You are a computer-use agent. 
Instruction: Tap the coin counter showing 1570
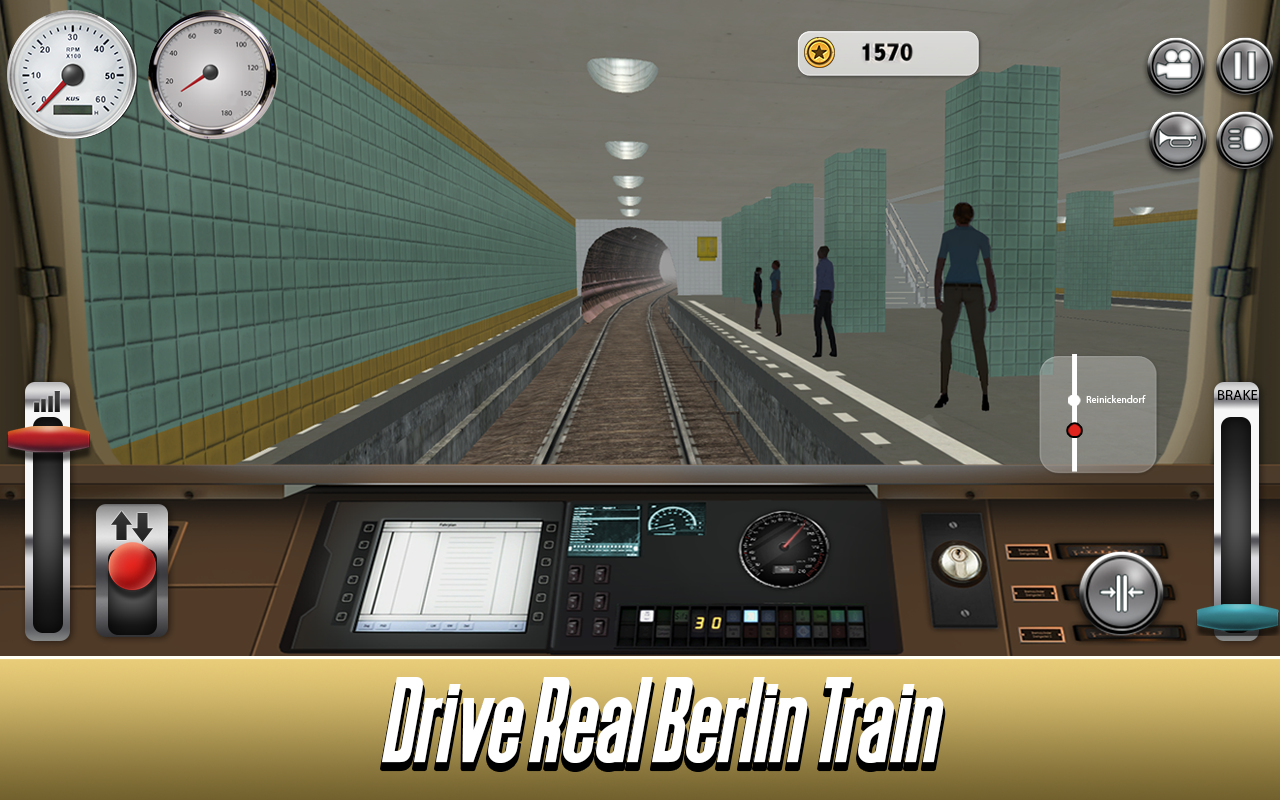click(886, 53)
